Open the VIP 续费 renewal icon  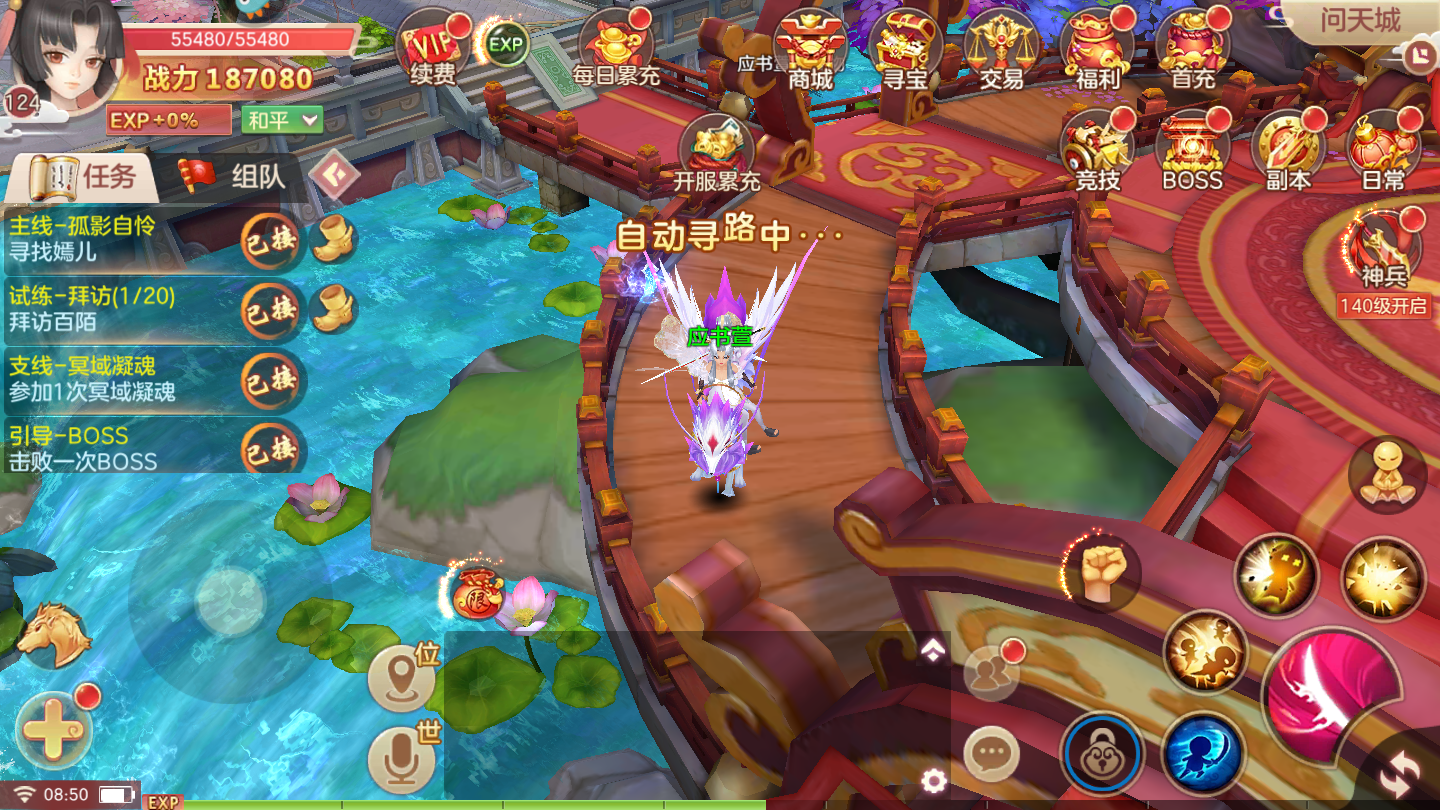tap(433, 48)
